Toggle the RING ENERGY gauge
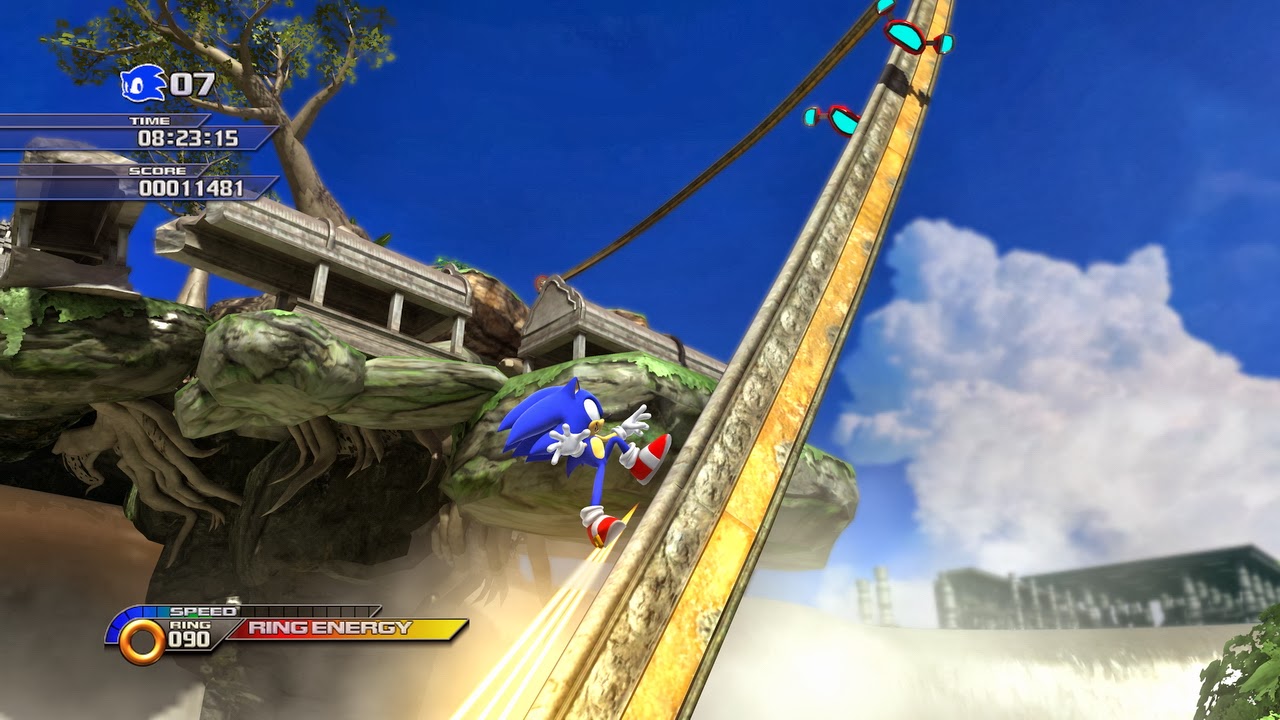Image resolution: width=1280 pixels, height=720 pixels. pyautogui.click(x=345, y=630)
